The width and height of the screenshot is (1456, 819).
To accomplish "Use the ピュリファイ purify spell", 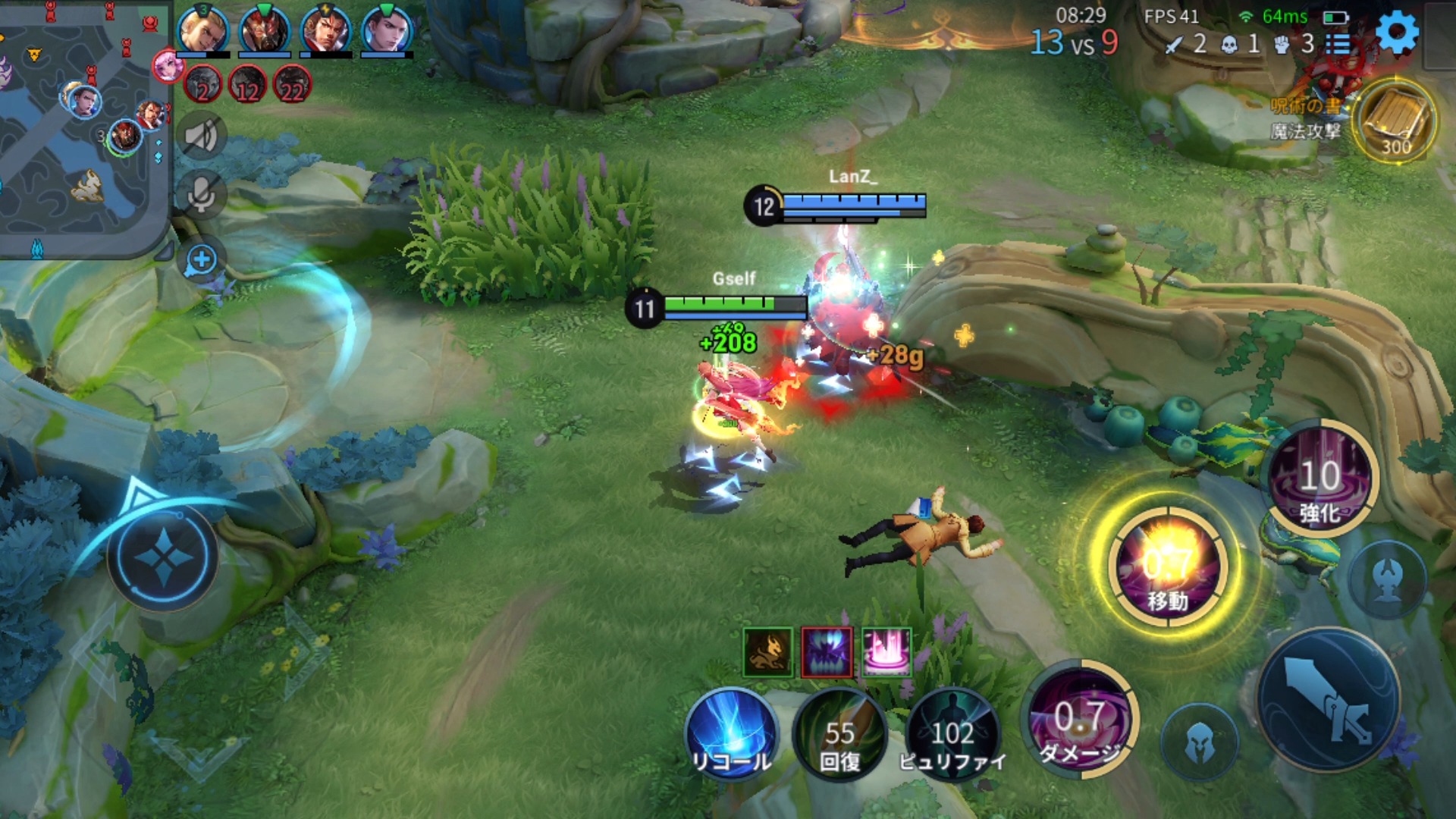I will (952, 734).
